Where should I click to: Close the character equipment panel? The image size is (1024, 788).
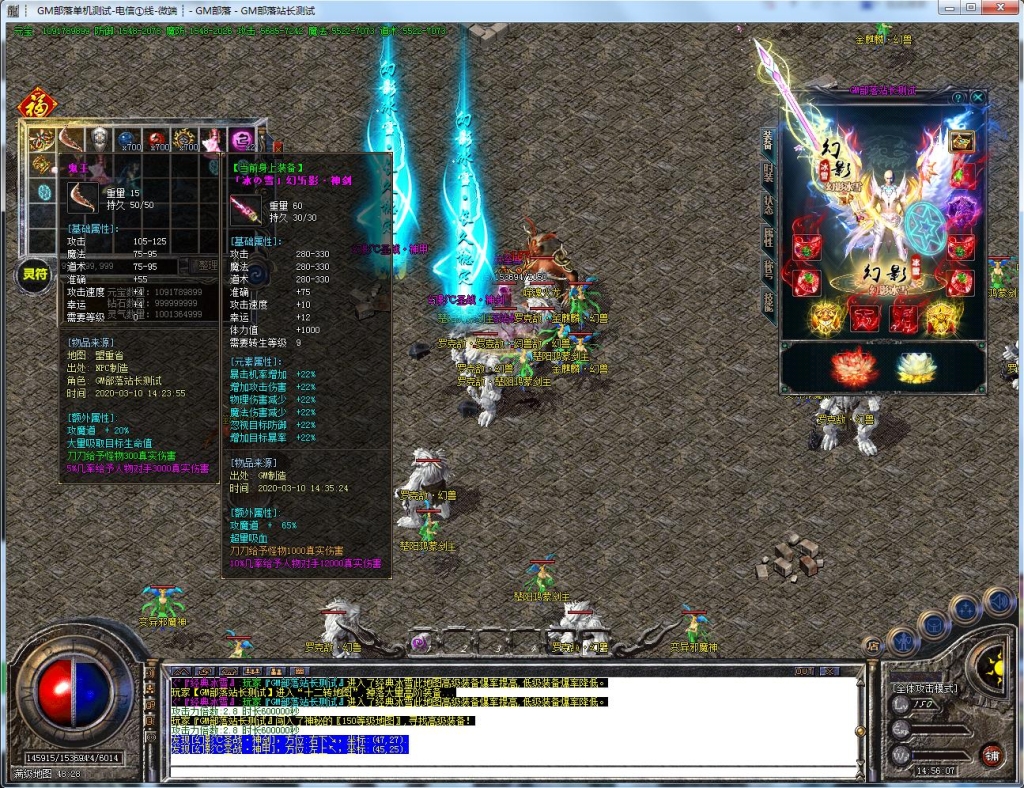pyautogui.click(x=978, y=97)
